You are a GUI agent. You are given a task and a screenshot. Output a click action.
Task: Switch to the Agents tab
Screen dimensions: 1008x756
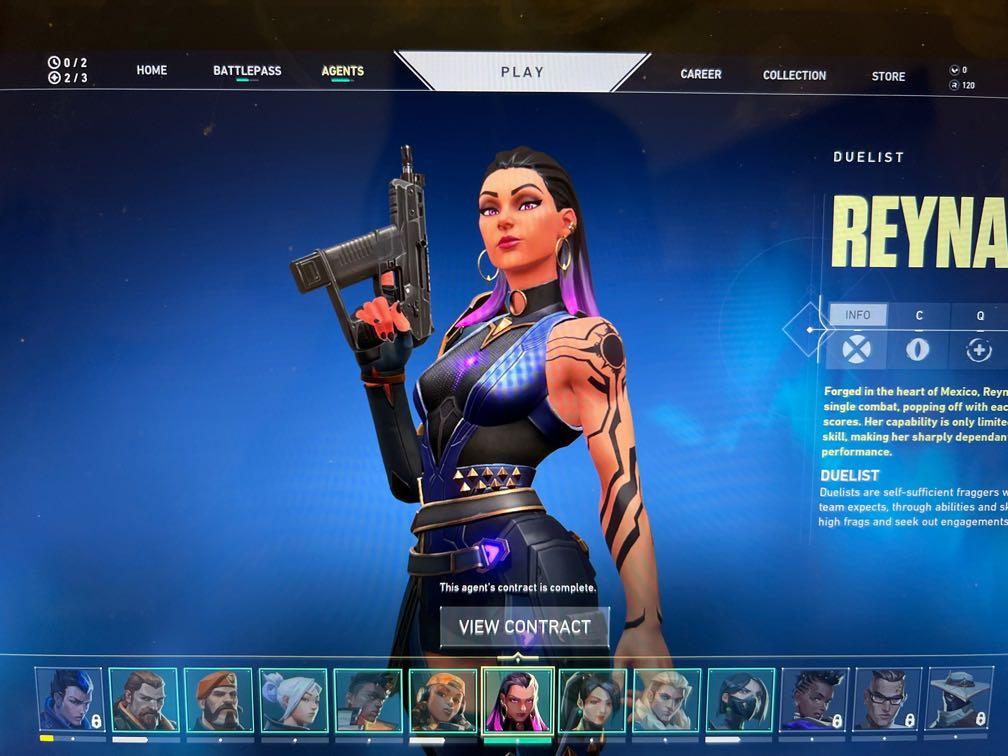click(x=342, y=72)
